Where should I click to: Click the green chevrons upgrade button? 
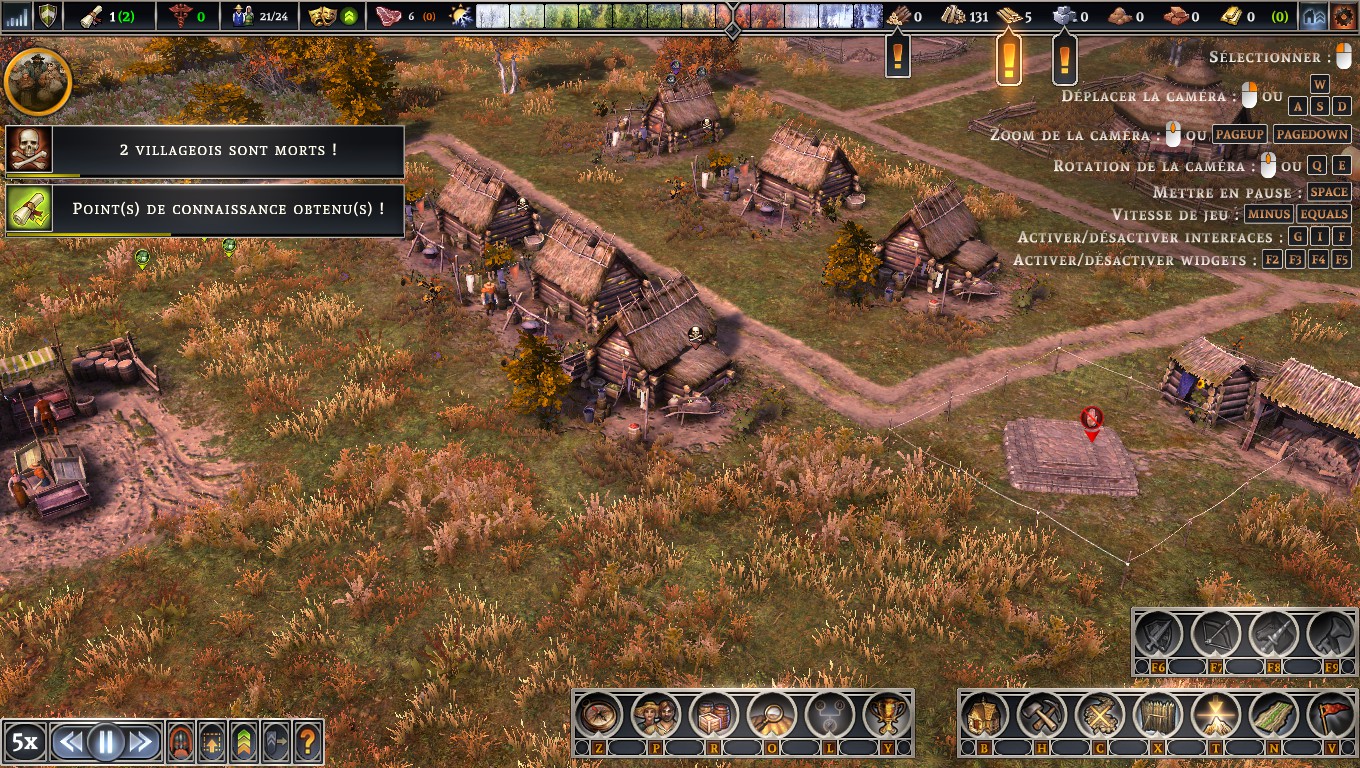pyautogui.click(x=244, y=741)
